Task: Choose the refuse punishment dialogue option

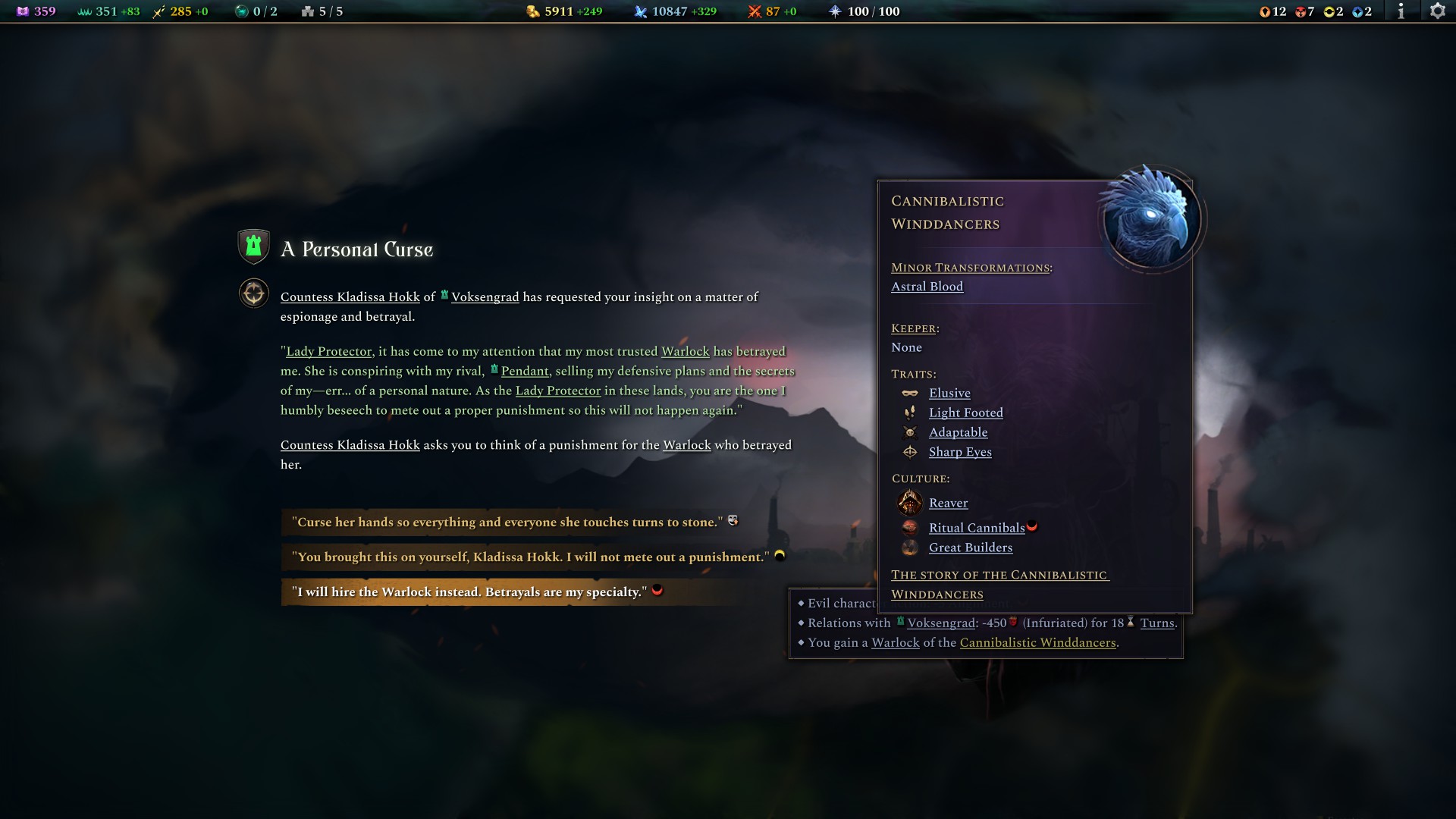Action: (x=531, y=557)
